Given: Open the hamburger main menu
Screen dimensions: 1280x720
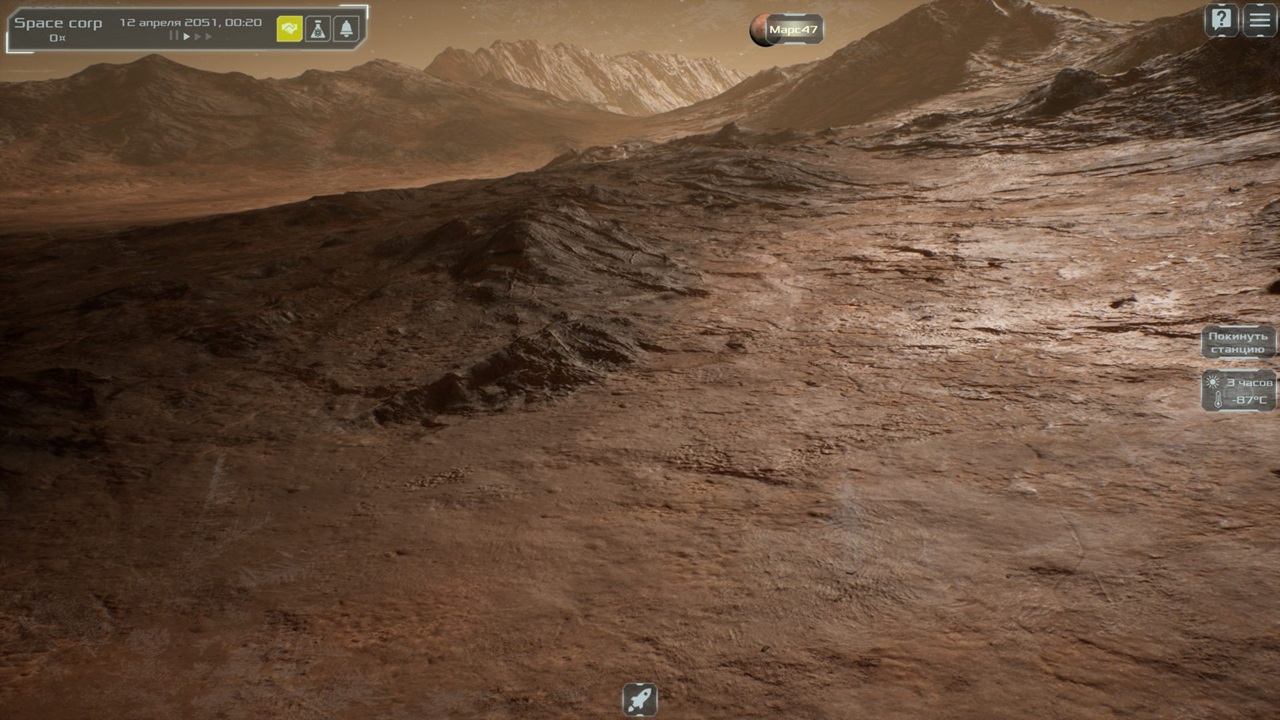Looking at the screenshot, I should coord(1259,20).
